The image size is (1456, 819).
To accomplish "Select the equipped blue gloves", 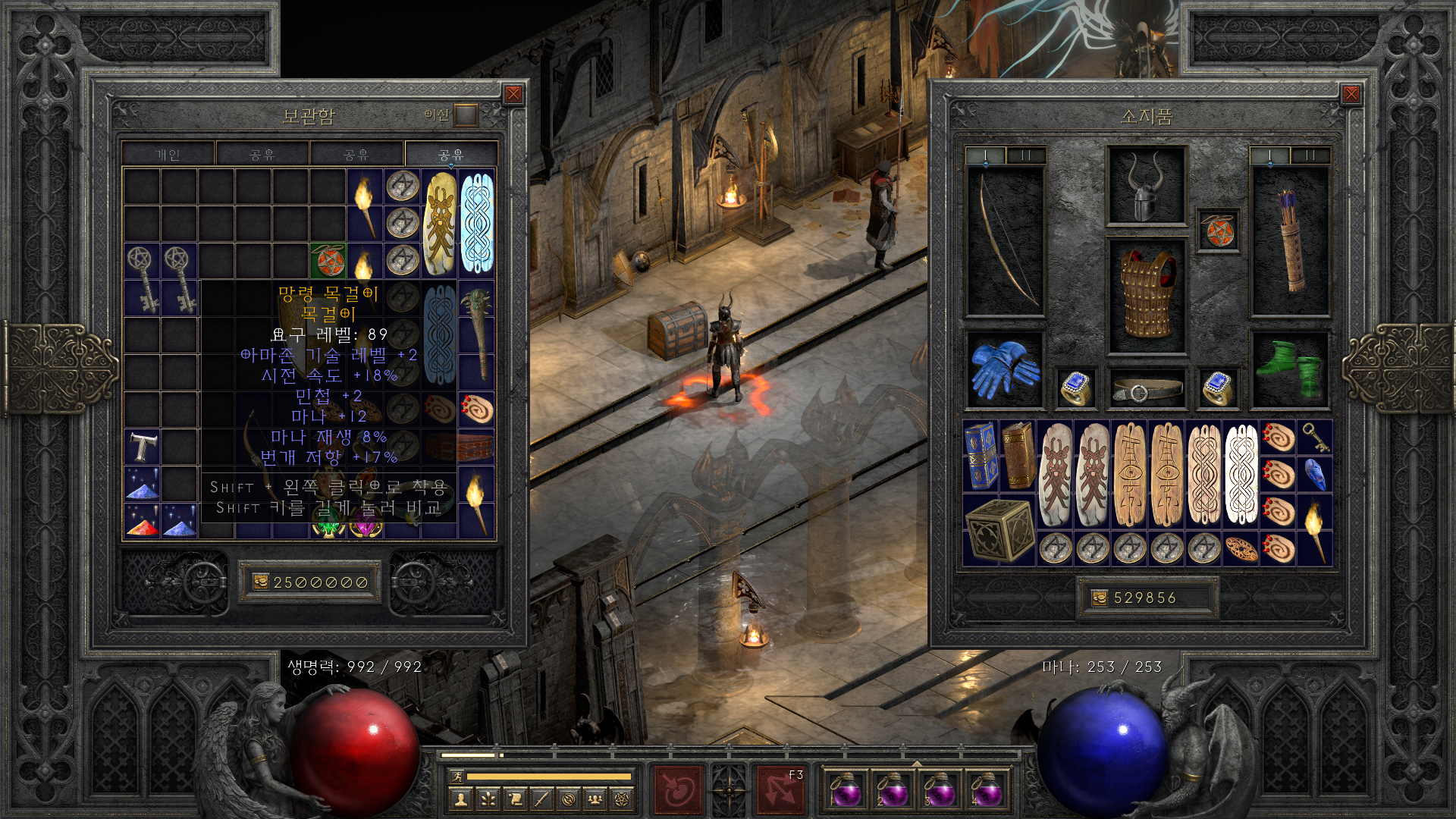I will coord(1004,369).
